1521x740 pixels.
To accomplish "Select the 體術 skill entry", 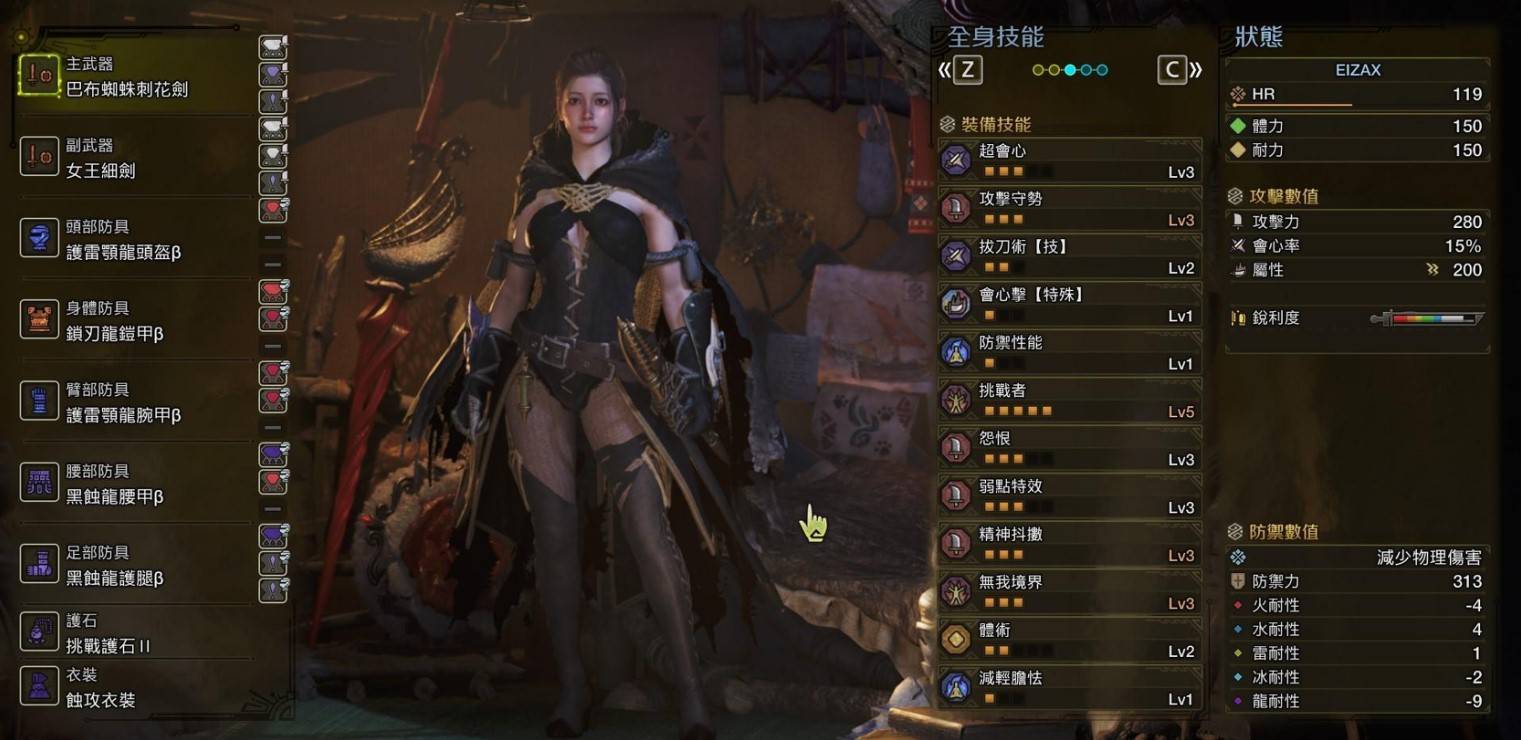I will click(x=1069, y=641).
